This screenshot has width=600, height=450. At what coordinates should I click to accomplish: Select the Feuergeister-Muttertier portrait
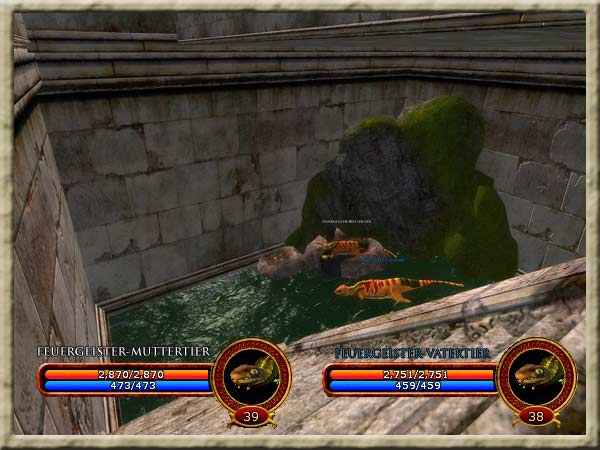tap(251, 375)
